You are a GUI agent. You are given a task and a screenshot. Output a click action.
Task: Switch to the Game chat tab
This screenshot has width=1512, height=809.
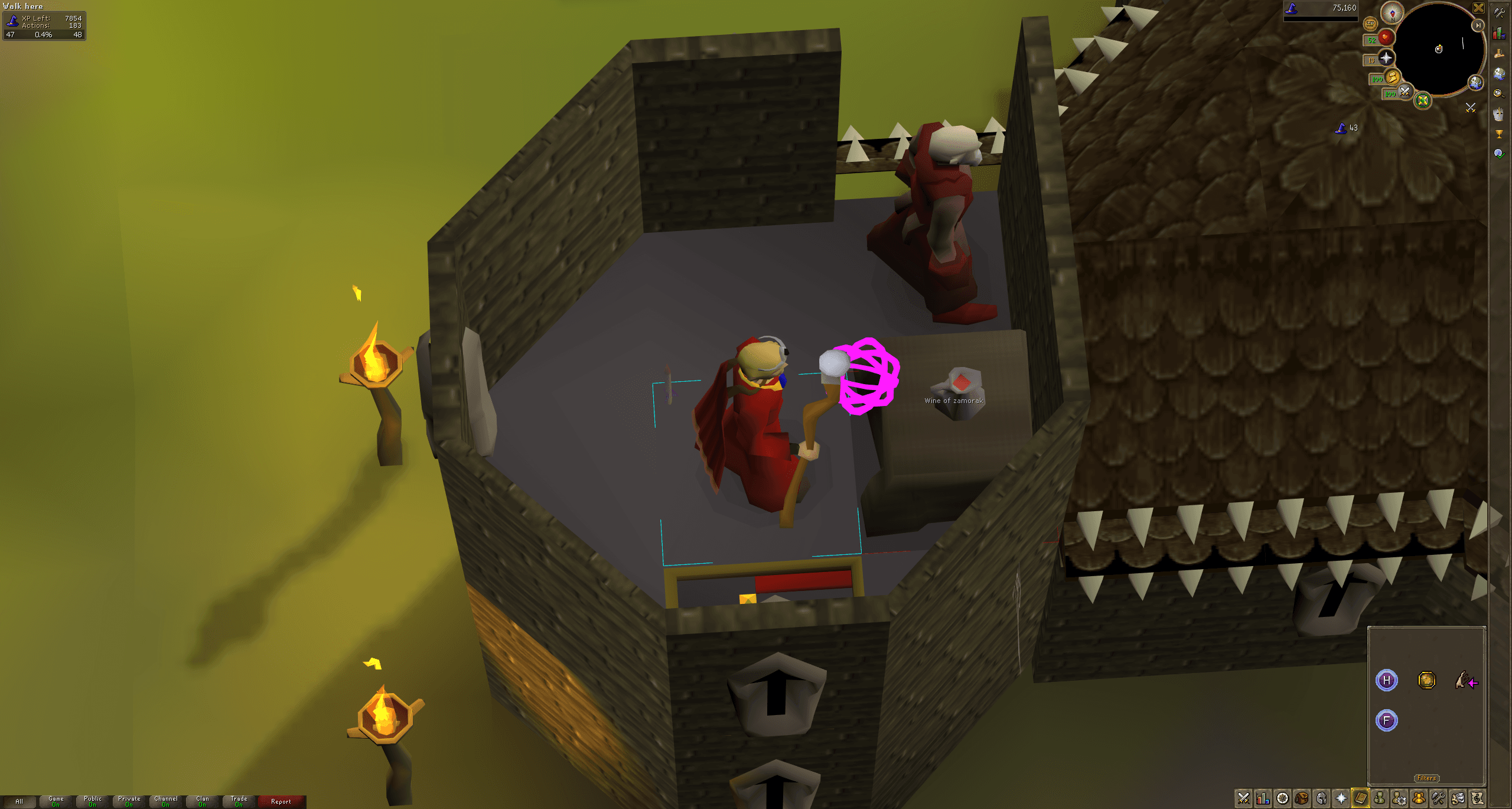click(56, 801)
